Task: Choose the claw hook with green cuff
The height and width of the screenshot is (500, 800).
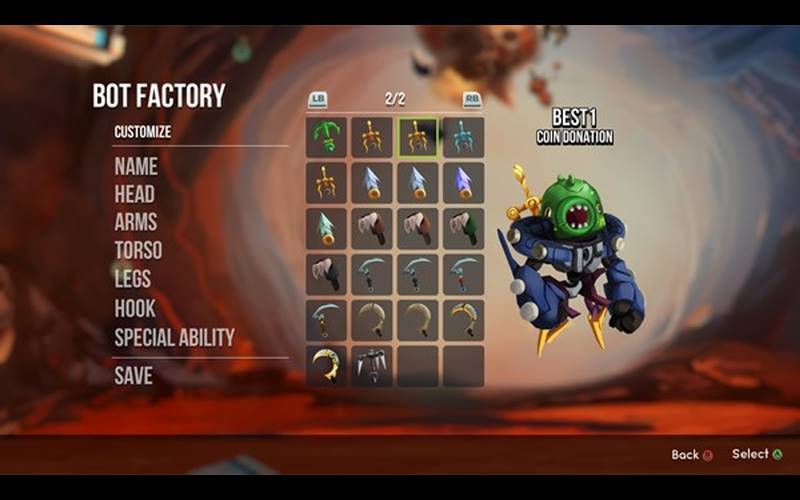Action: tap(463, 228)
